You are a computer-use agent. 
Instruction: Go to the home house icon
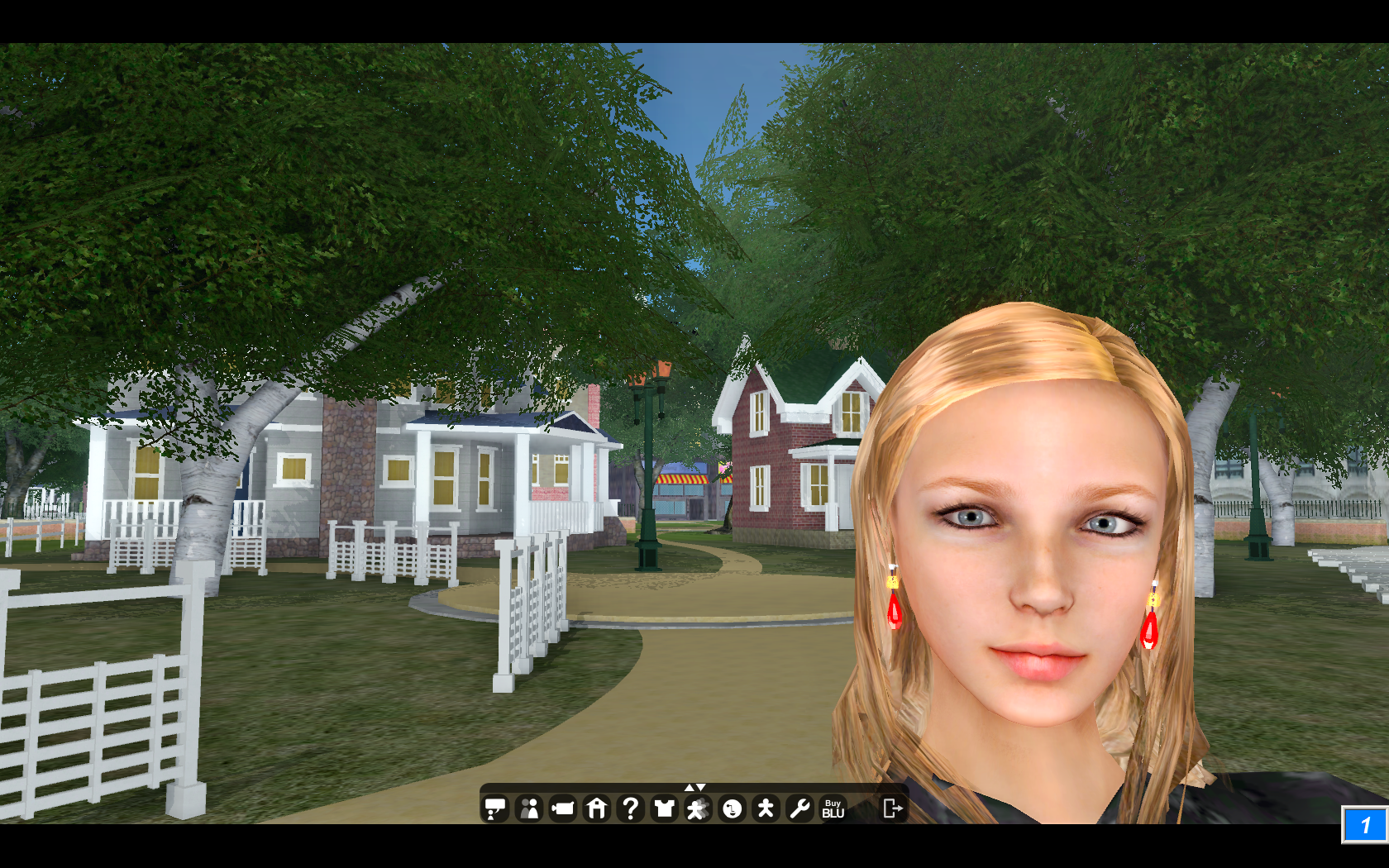pyautogui.click(x=597, y=808)
